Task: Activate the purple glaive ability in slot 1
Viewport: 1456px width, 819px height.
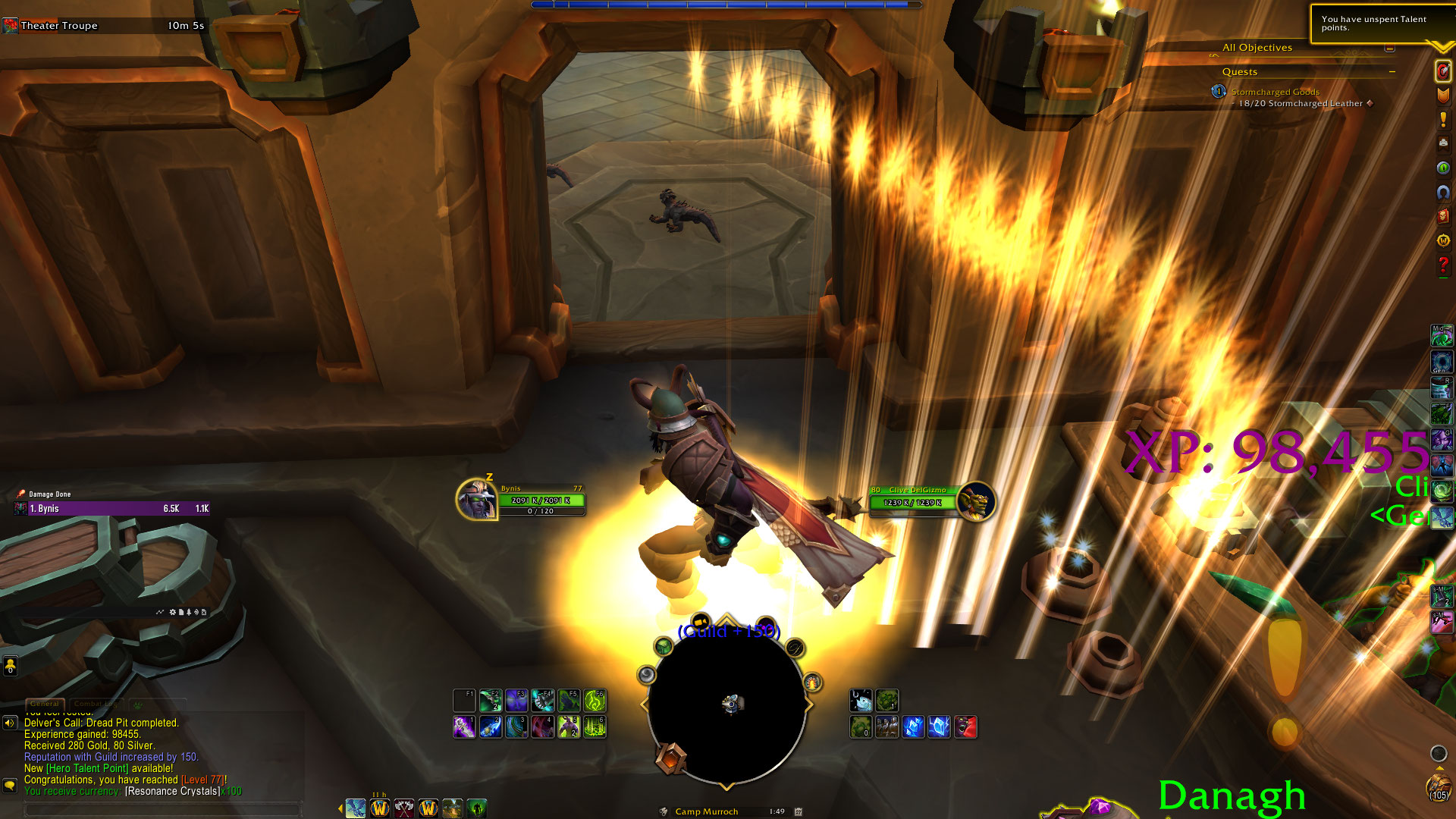Action: click(x=464, y=727)
